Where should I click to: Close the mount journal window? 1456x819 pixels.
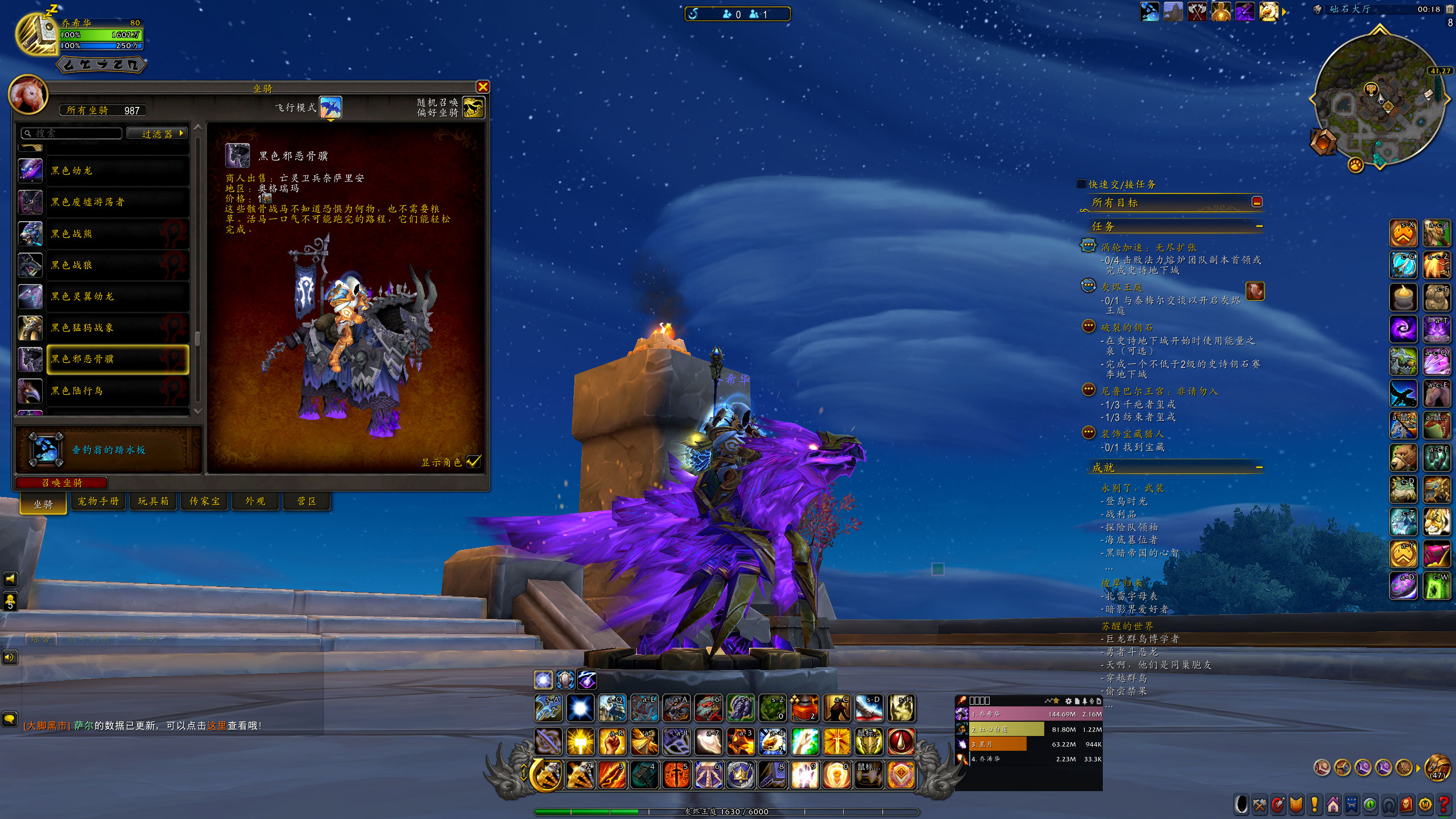[483, 86]
